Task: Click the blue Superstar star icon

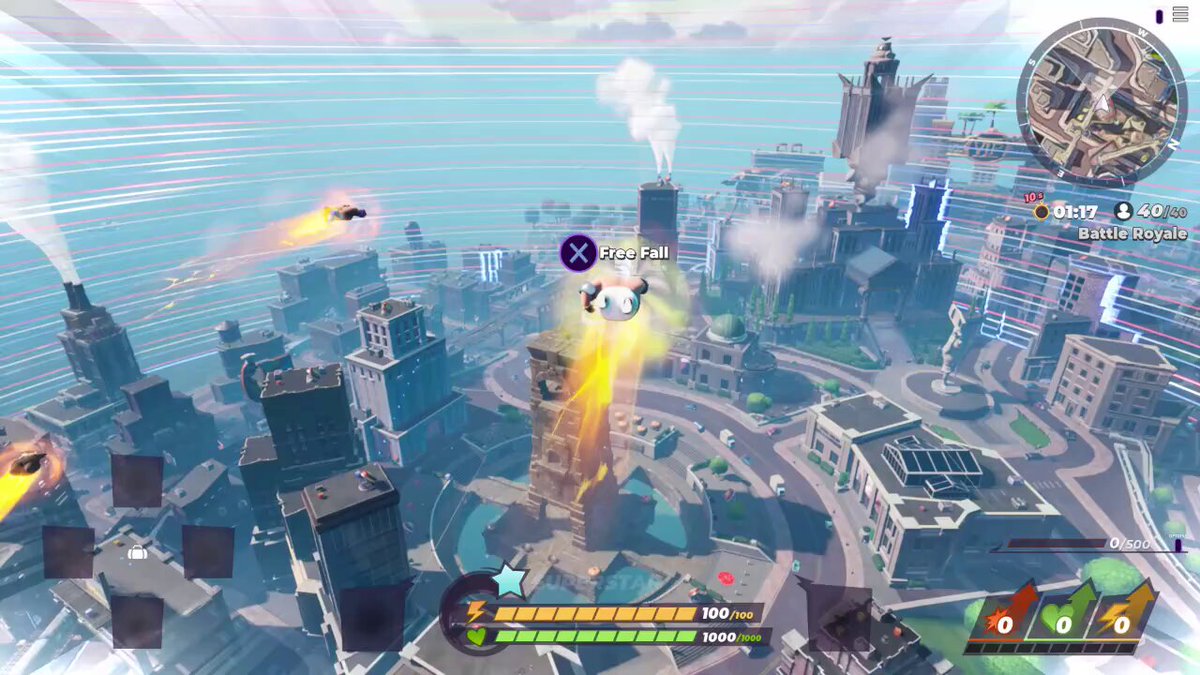Action: pyautogui.click(x=510, y=582)
